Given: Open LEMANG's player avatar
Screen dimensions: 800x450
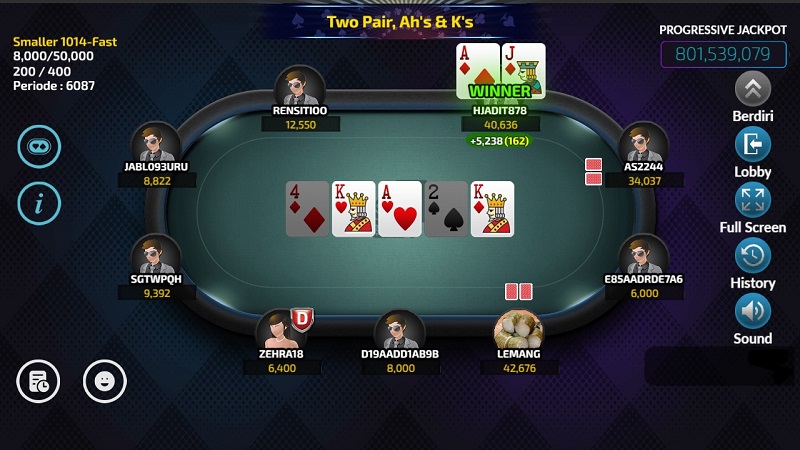Looking at the screenshot, I should coord(519,329).
